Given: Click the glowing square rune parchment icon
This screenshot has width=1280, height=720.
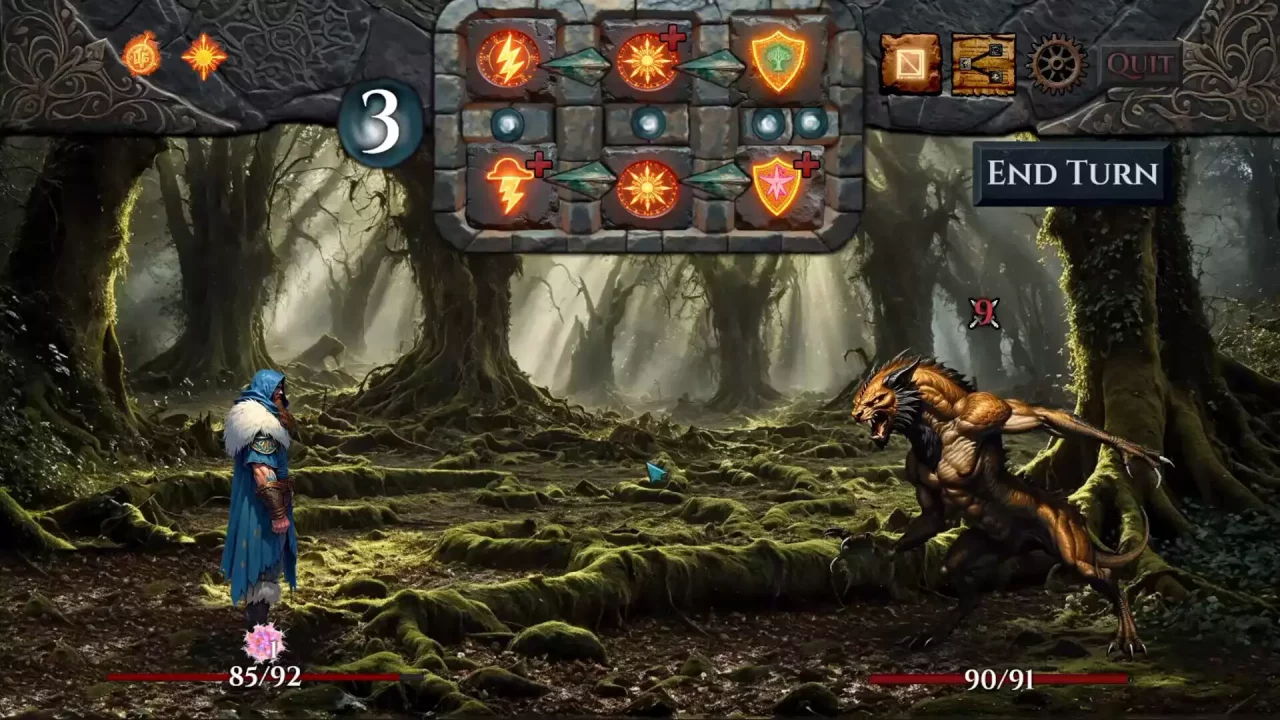Looking at the screenshot, I should pyautogui.click(x=910, y=64).
